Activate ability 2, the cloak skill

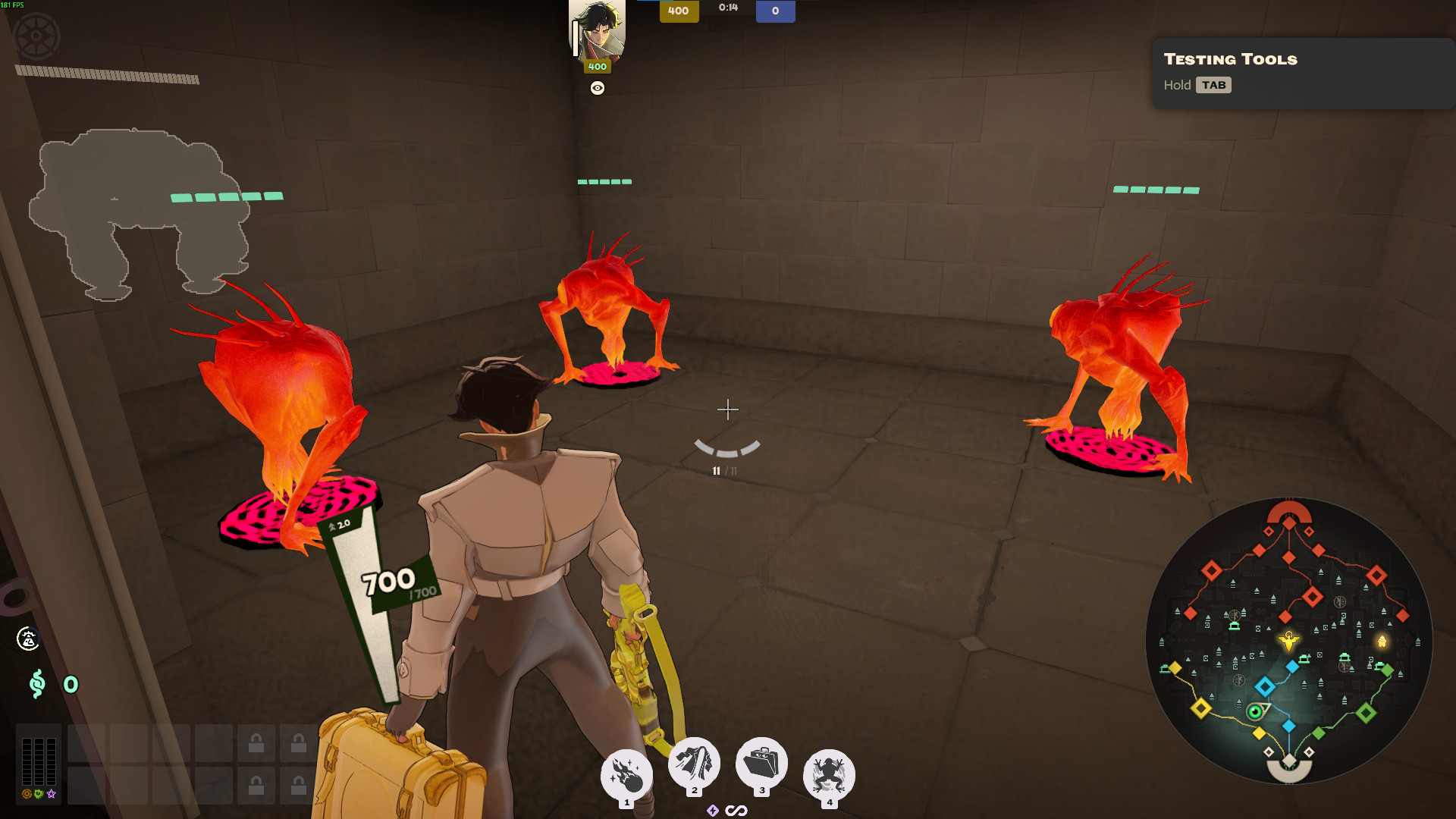[x=694, y=766]
